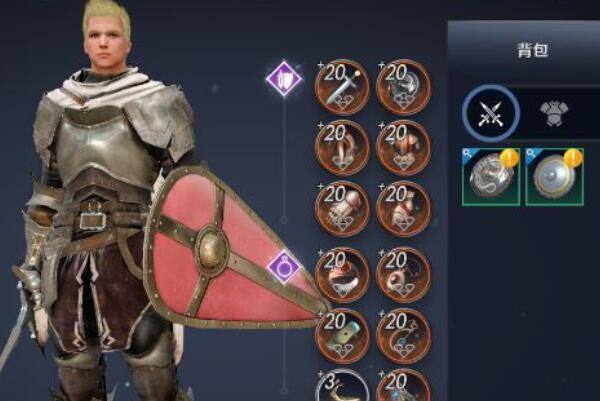Select the +3 equipment slot
Screen dimensions: 600x401
[342, 388]
